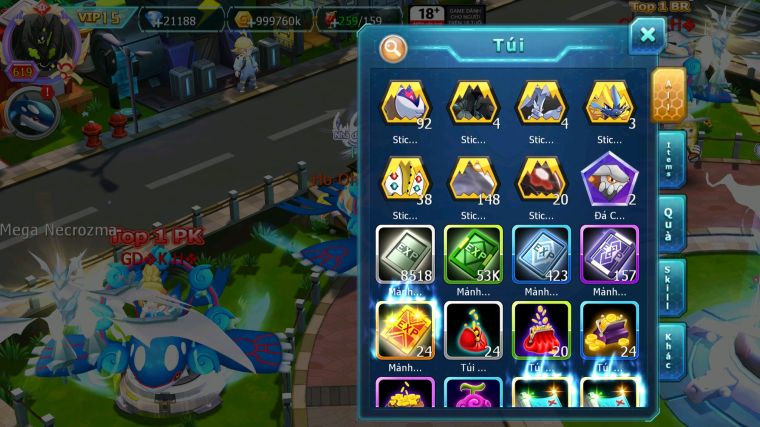Choose the sticker stack of 148
The height and width of the screenshot is (427, 760).
click(x=473, y=180)
